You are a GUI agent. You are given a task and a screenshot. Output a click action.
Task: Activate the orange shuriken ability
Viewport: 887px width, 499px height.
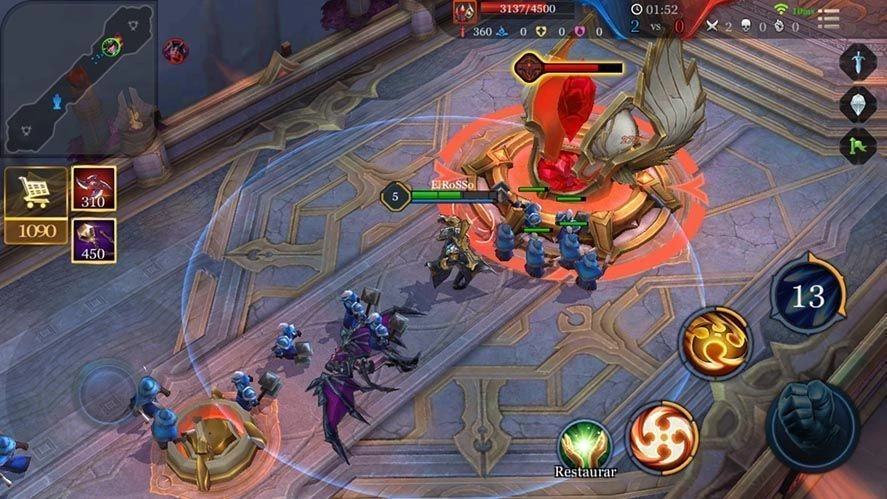click(x=662, y=437)
